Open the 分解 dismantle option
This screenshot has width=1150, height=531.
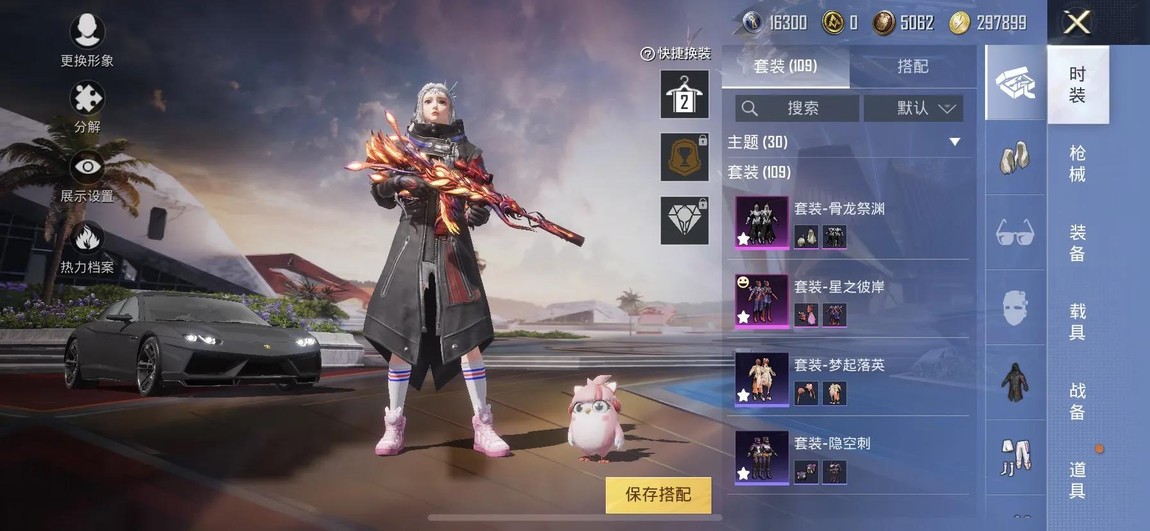coord(87,105)
